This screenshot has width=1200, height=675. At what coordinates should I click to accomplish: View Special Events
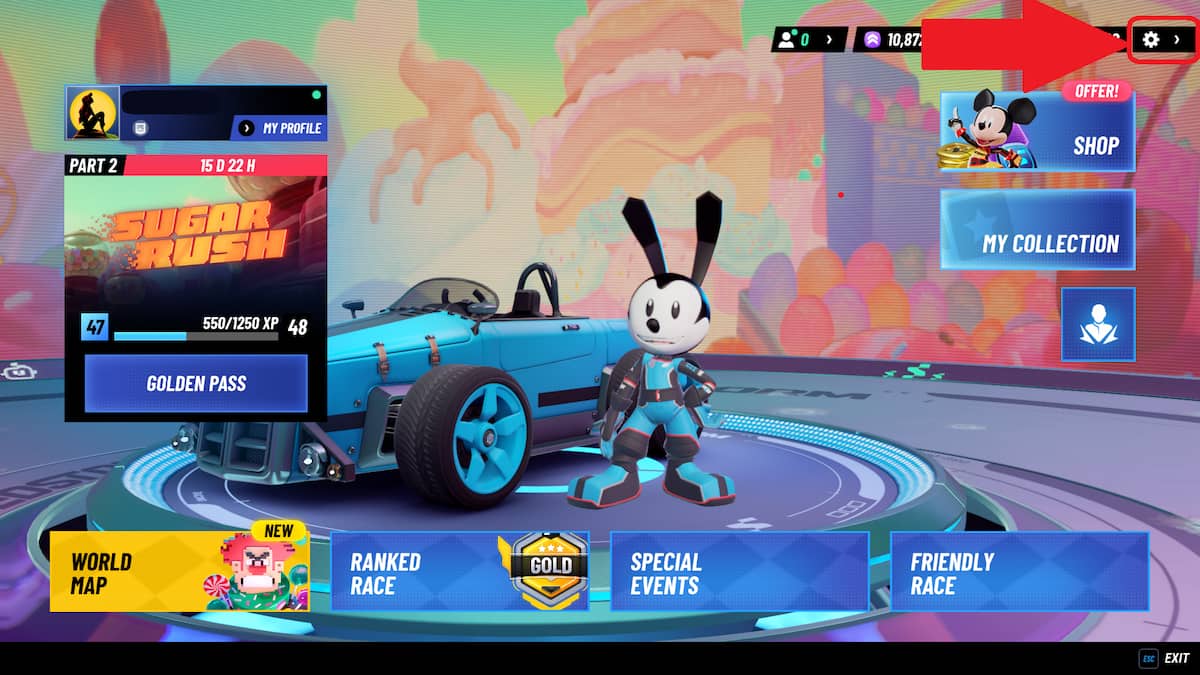point(739,571)
